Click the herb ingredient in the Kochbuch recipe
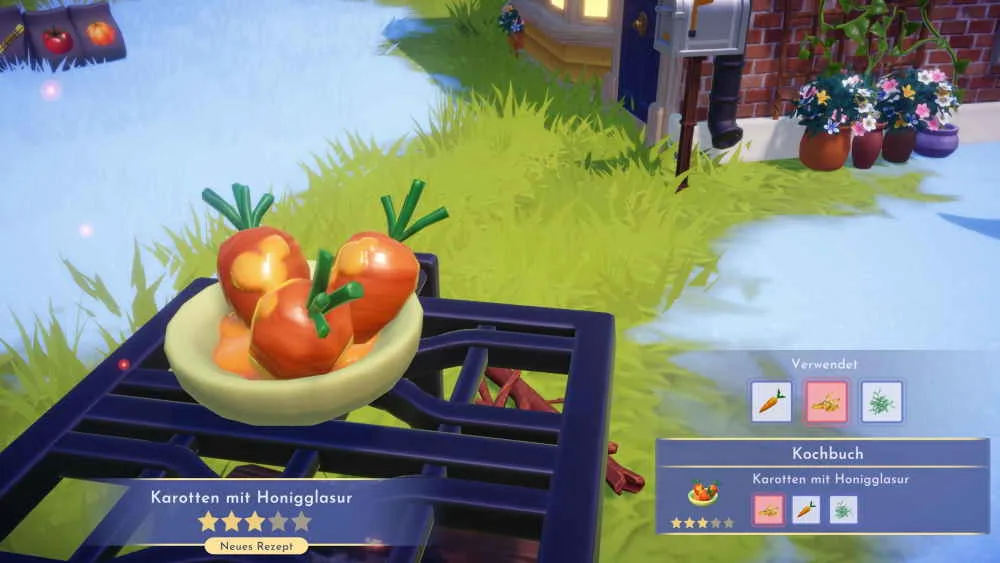Viewport: 1000px width, 563px height. pos(843,510)
